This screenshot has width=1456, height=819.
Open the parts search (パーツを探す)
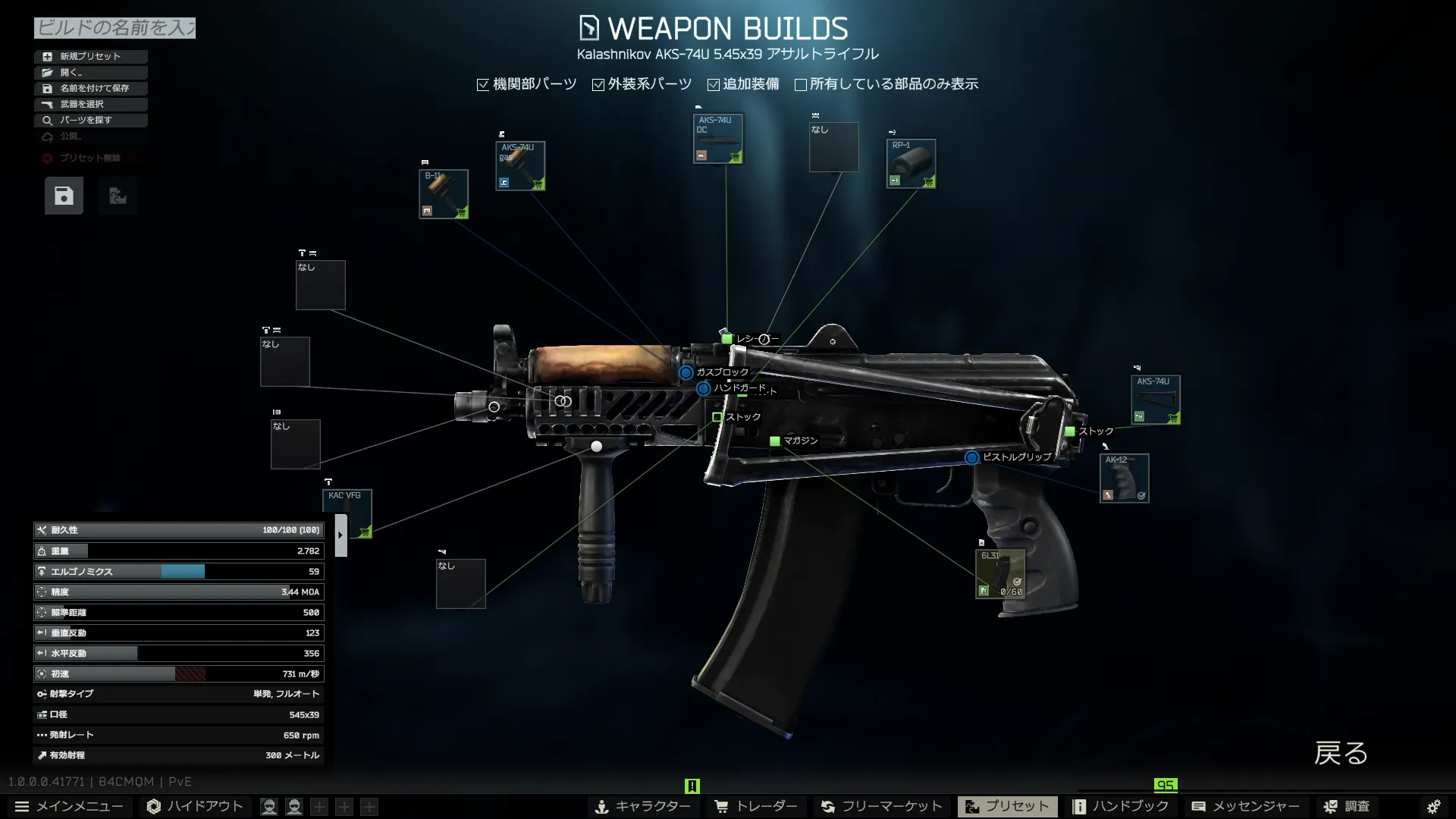(90, 120)
